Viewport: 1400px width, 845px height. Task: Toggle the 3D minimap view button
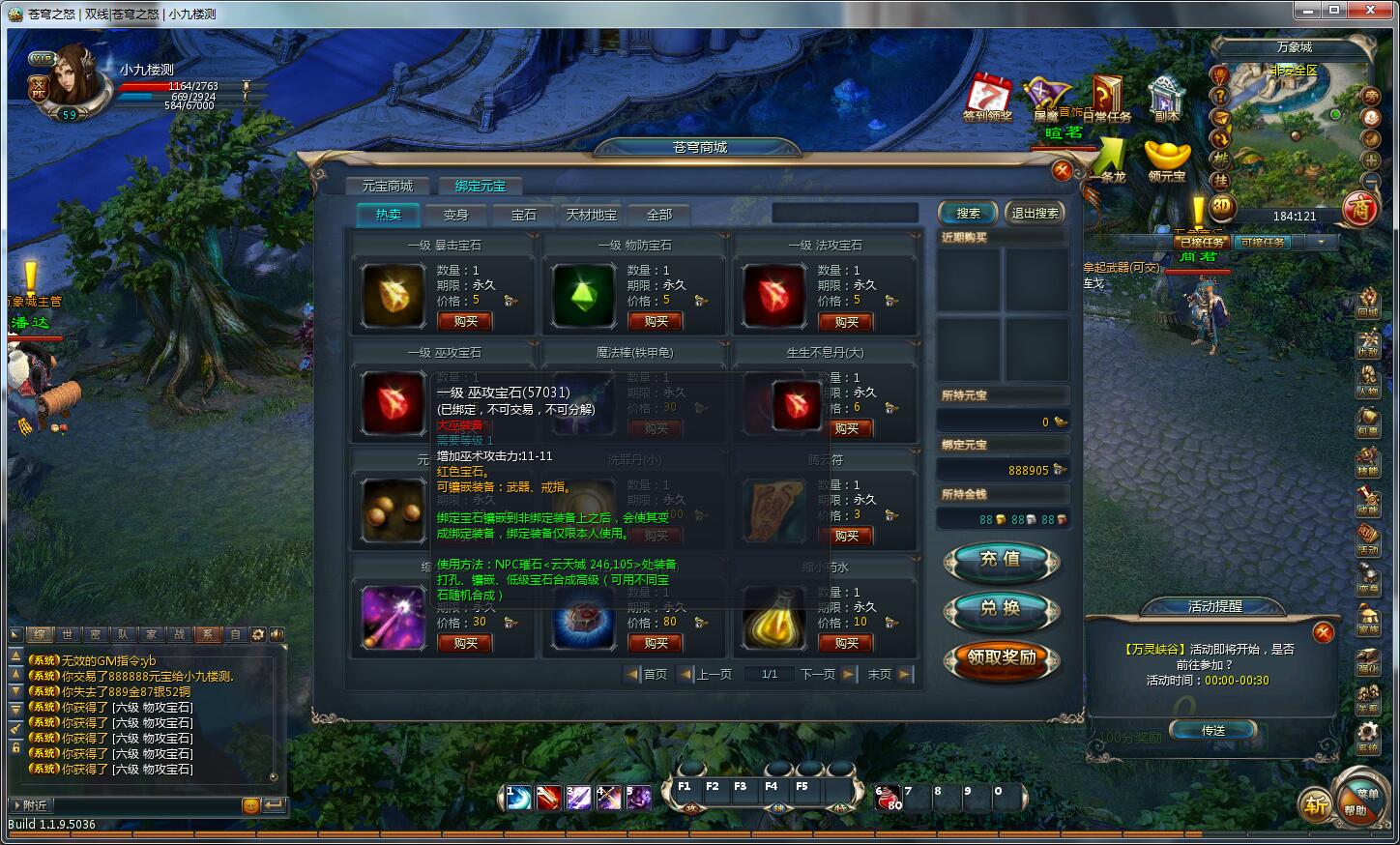click(1220, 205)
